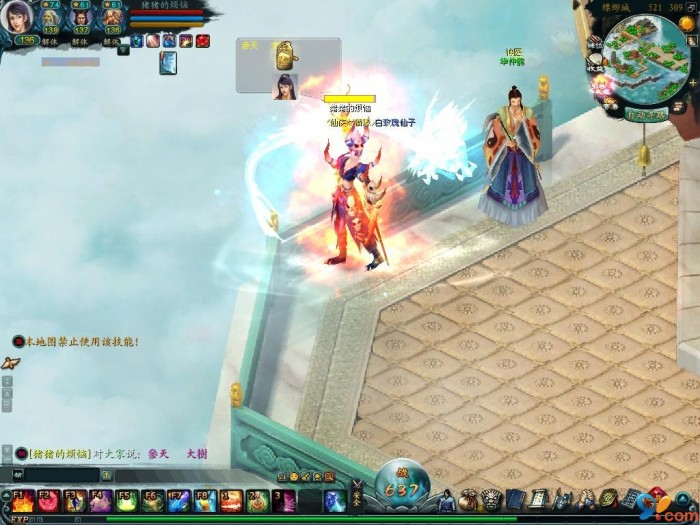Expand the small arrow under pet portraits
This screenshot has width=700, height=525.
[x=122, y=48]
